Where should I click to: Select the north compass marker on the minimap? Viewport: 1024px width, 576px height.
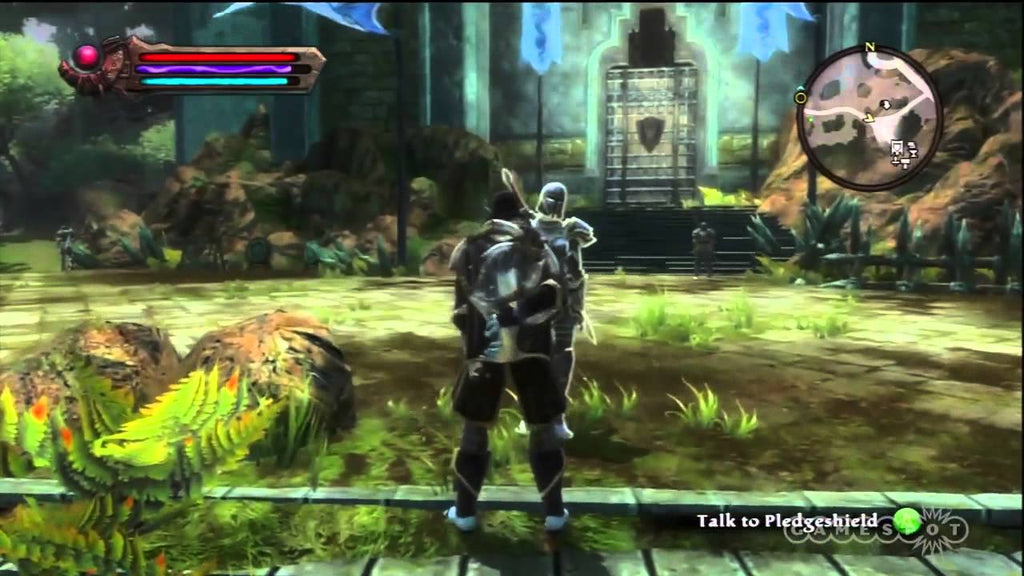coord(870,47)
